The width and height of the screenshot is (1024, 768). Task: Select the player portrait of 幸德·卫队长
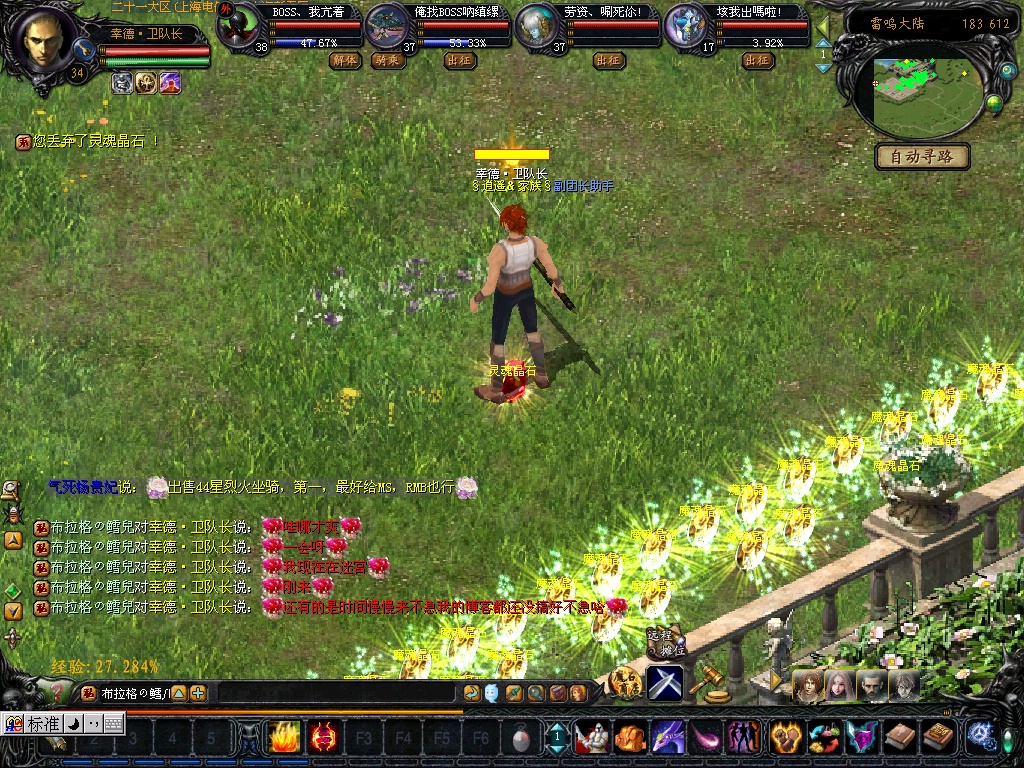(45, 42)
